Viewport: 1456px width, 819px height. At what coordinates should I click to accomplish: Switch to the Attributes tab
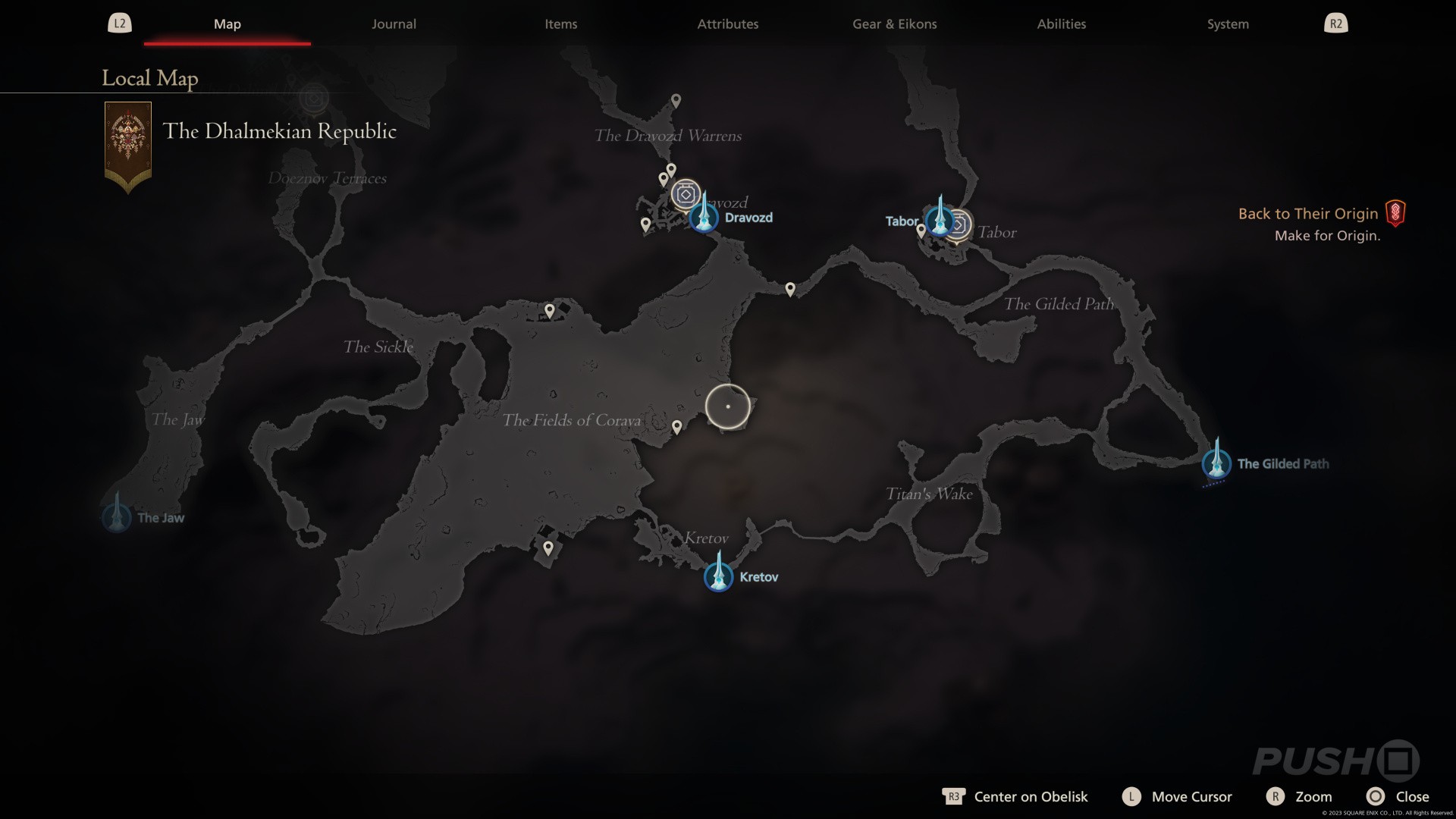(727, 24)
